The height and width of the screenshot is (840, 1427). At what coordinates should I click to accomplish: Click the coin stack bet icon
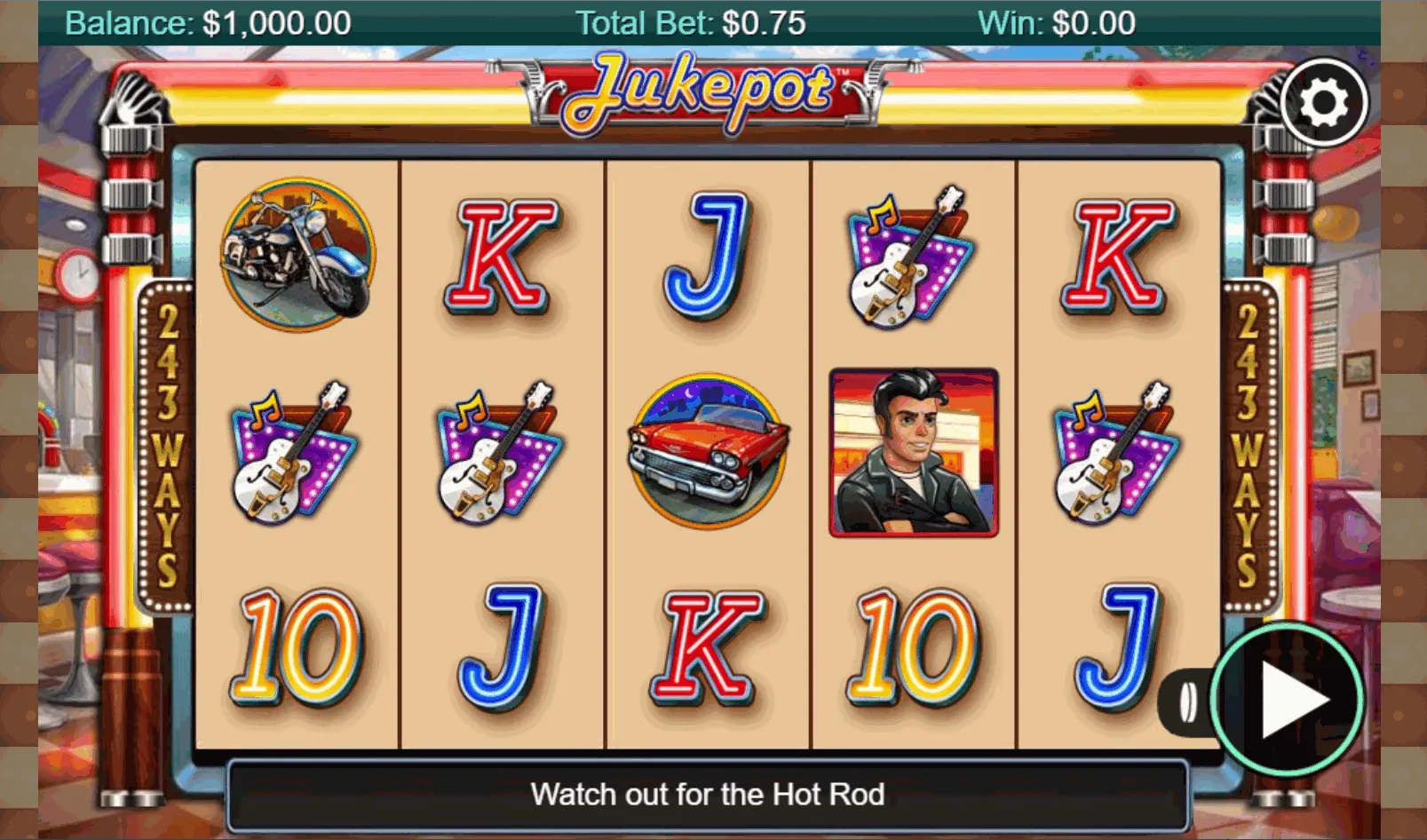(1188, 701)
